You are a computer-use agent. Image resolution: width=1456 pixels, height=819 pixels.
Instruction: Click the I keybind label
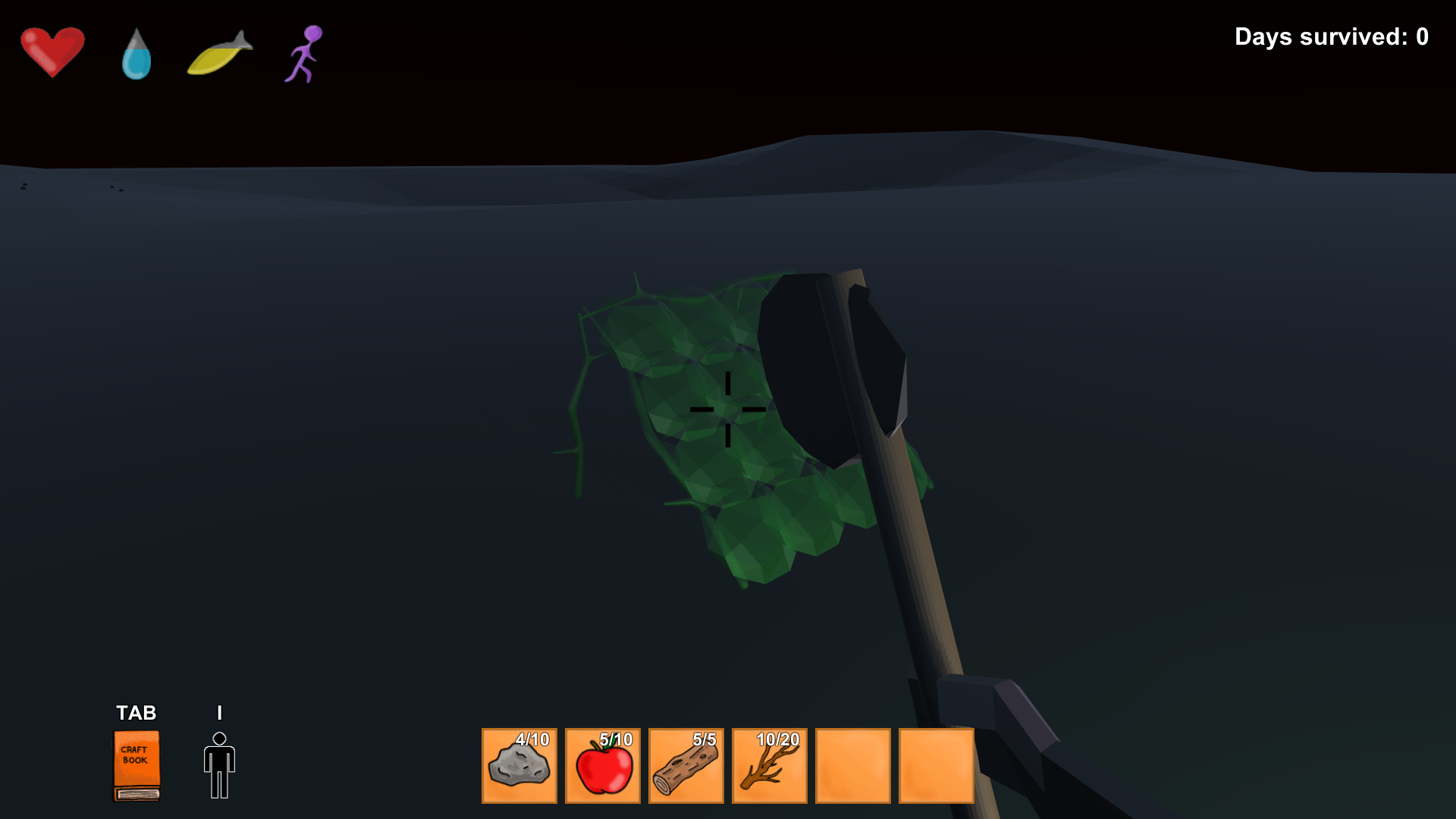[218, 713]
